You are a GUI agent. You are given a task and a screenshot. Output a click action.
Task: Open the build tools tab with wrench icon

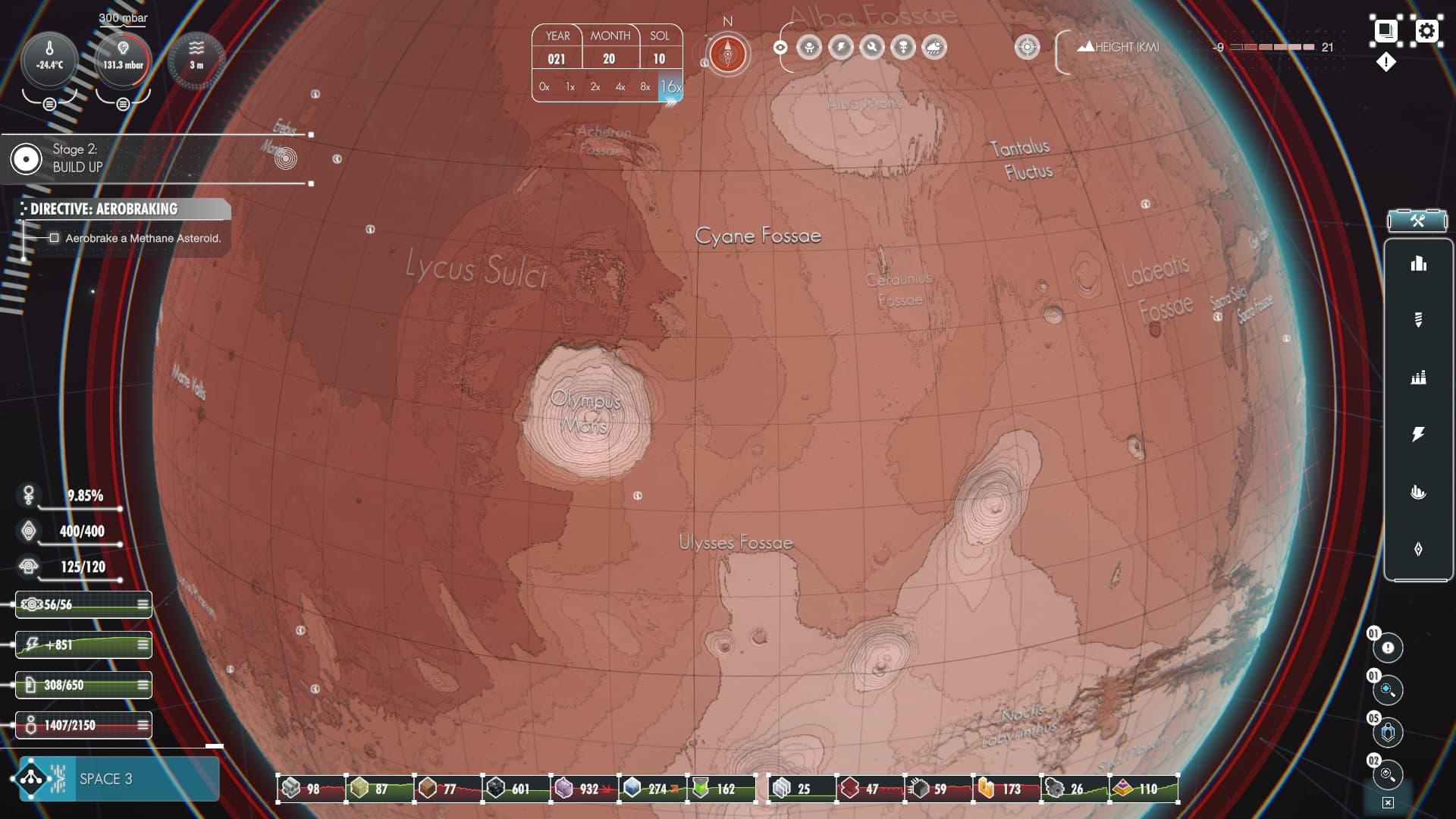1417,221
